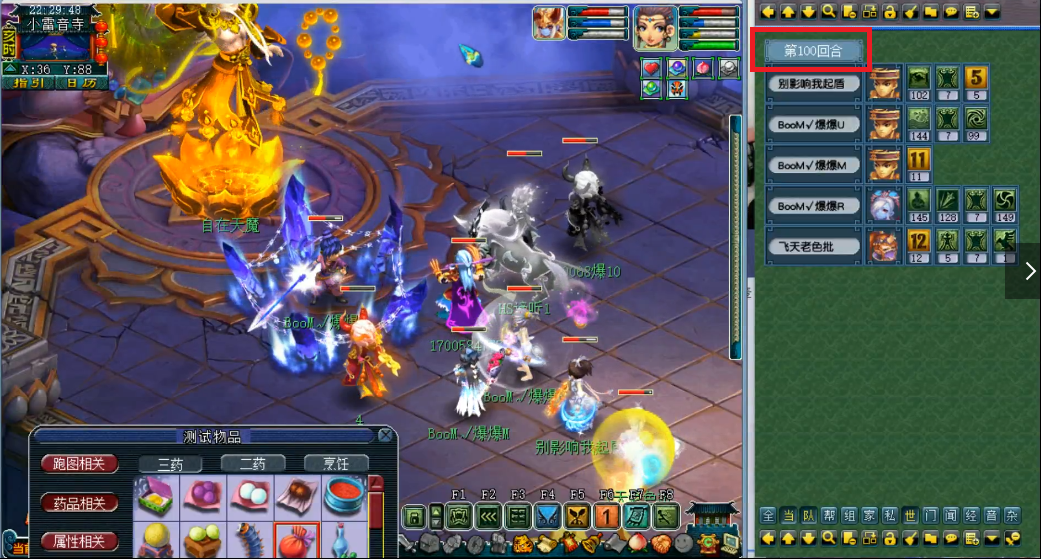The height and width of the screenshot is (559, 1041).
Task: Select the highlighted red pouch item
Action: tap(297, 540)
